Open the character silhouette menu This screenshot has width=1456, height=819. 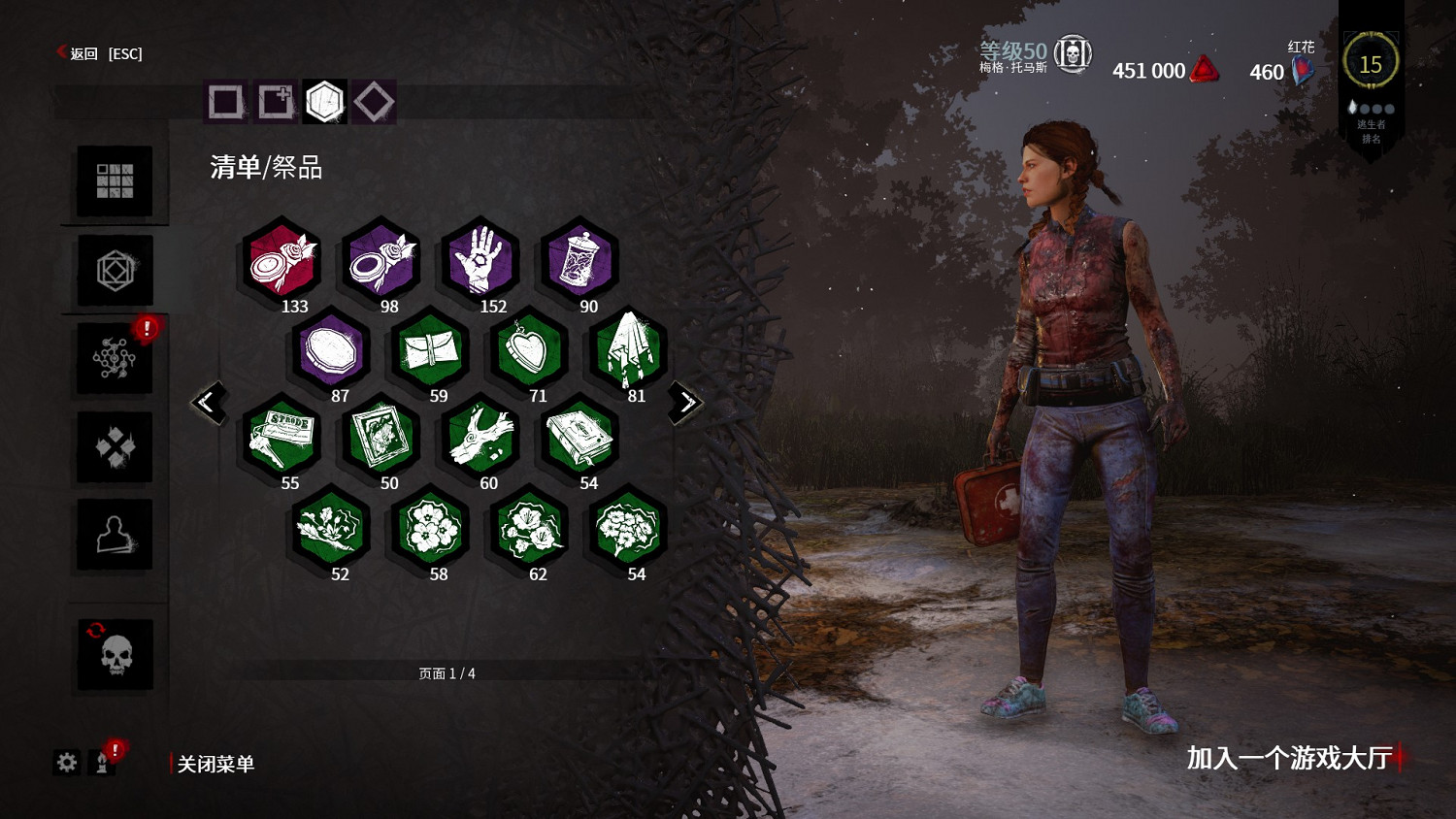pyautogui.click(x=115, y=535)
